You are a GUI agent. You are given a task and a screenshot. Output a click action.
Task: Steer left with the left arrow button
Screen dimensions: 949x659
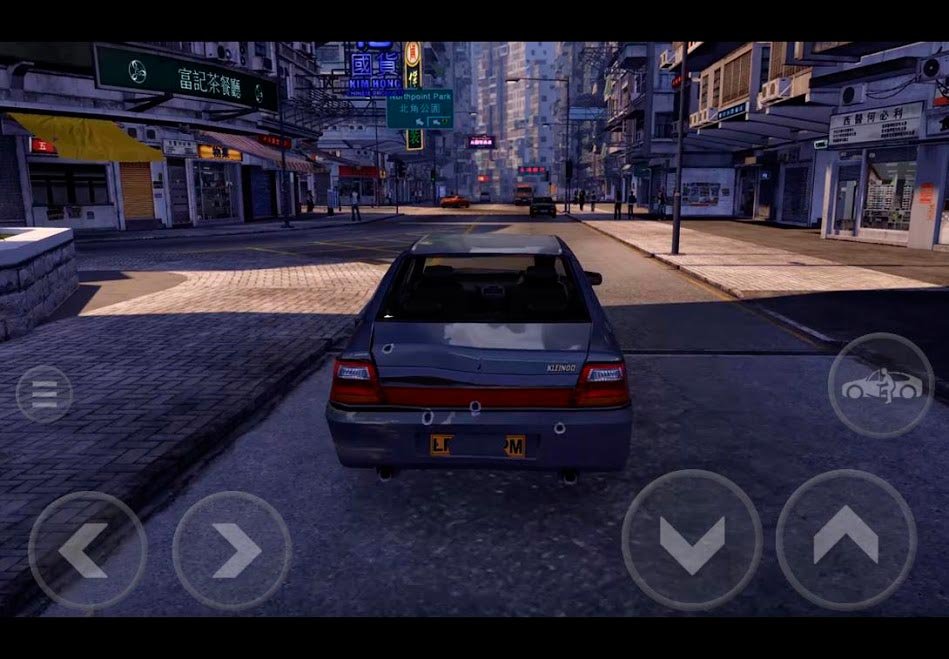[87, 550]
